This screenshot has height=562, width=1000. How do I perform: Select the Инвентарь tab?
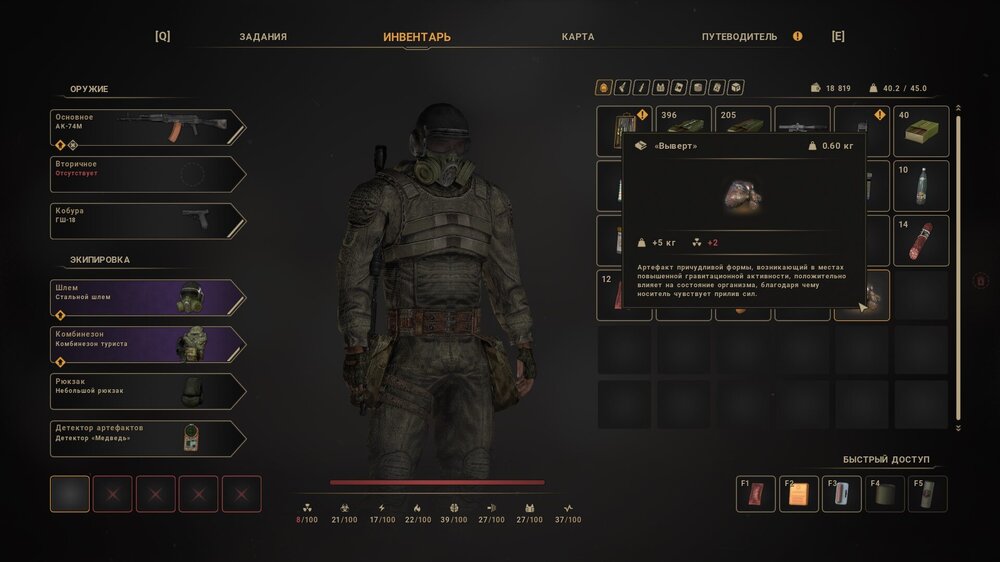(x=417, y=37)
